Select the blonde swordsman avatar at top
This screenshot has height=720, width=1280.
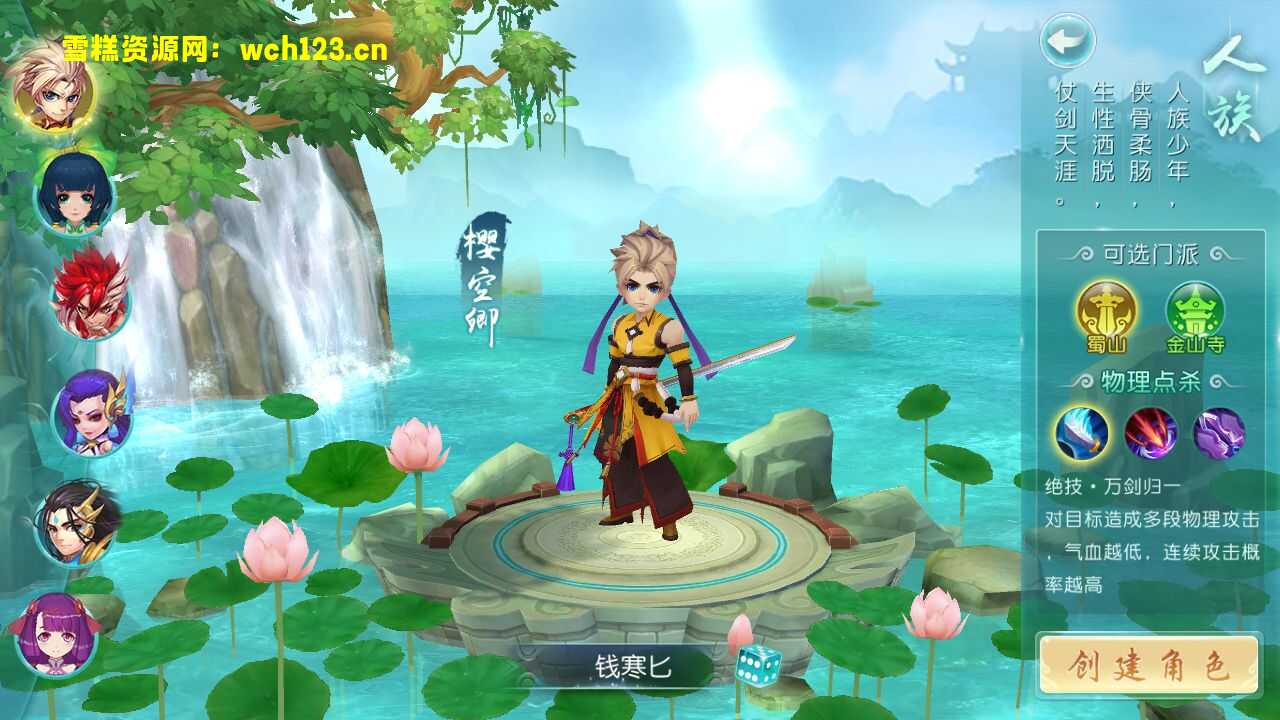(x=57, y=100)
